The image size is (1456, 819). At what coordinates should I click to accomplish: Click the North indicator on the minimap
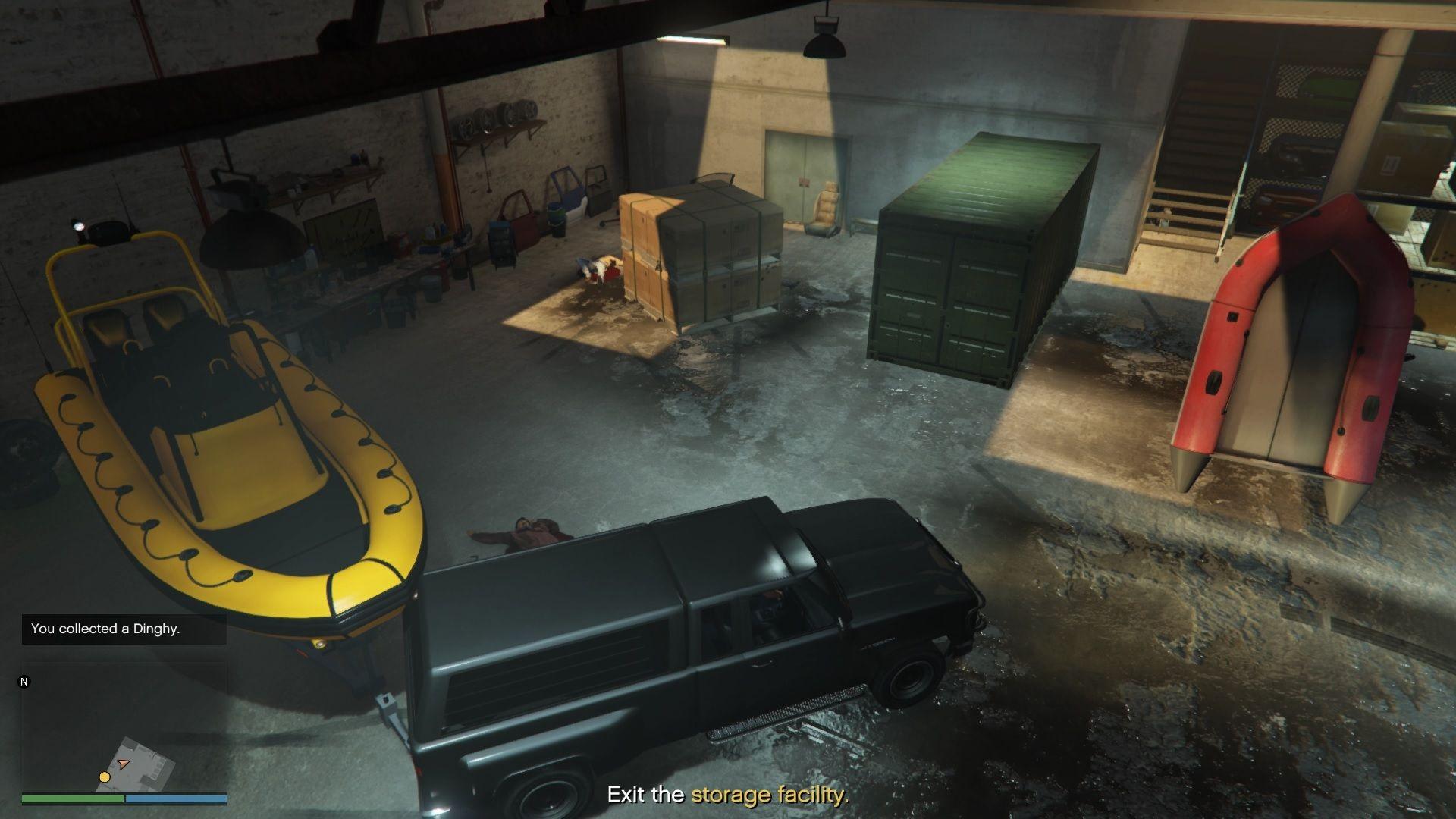[24, 682]
